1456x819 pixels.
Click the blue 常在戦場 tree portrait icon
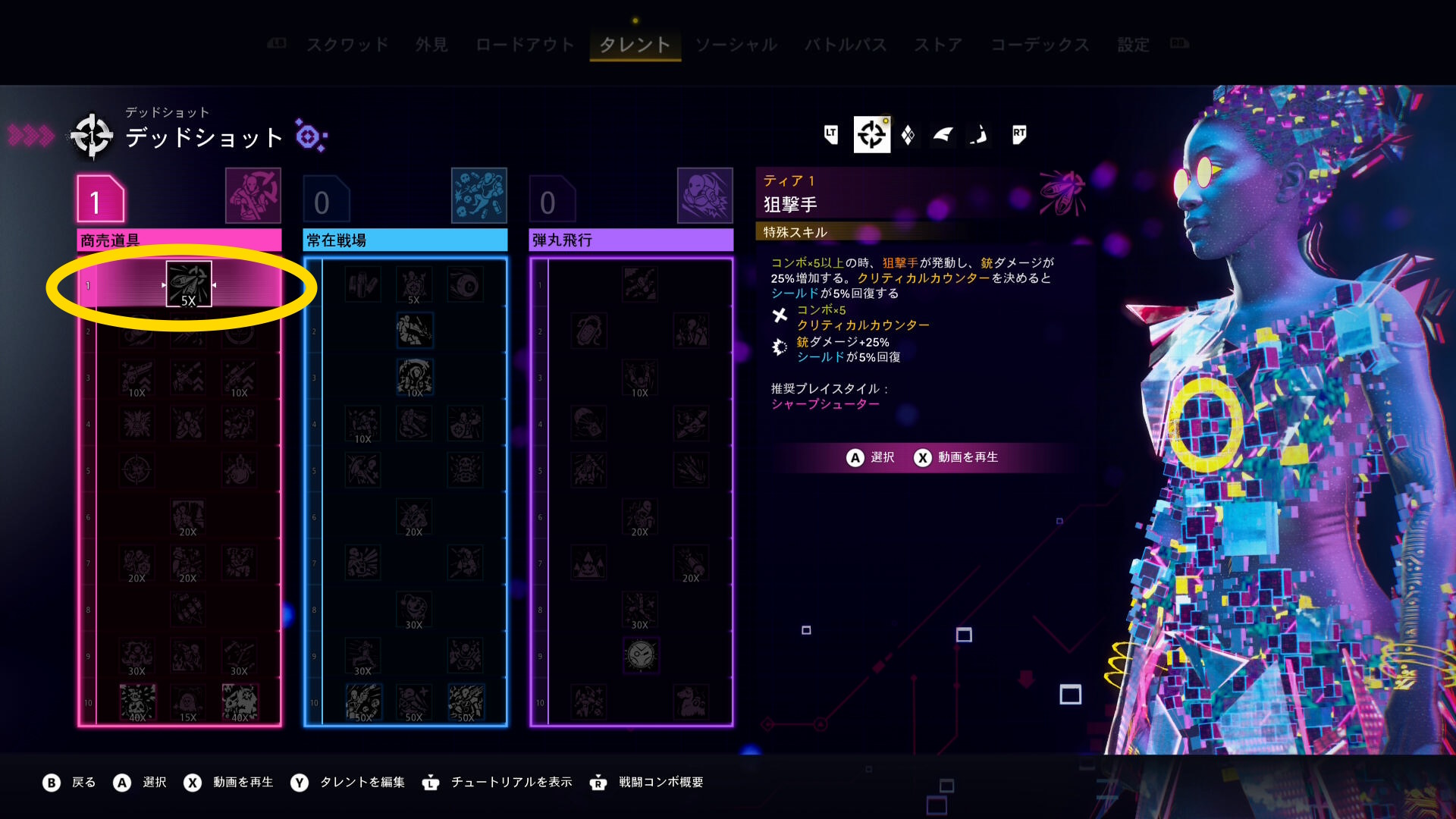click(479, 196)
